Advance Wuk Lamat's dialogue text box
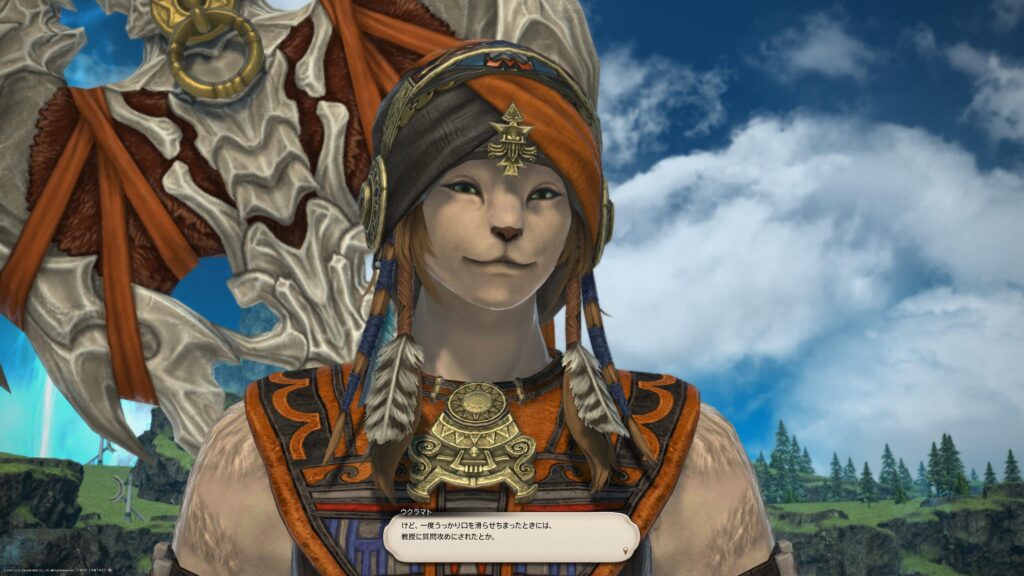Viewport: 1024px width, 576px height. coord(510,537)
